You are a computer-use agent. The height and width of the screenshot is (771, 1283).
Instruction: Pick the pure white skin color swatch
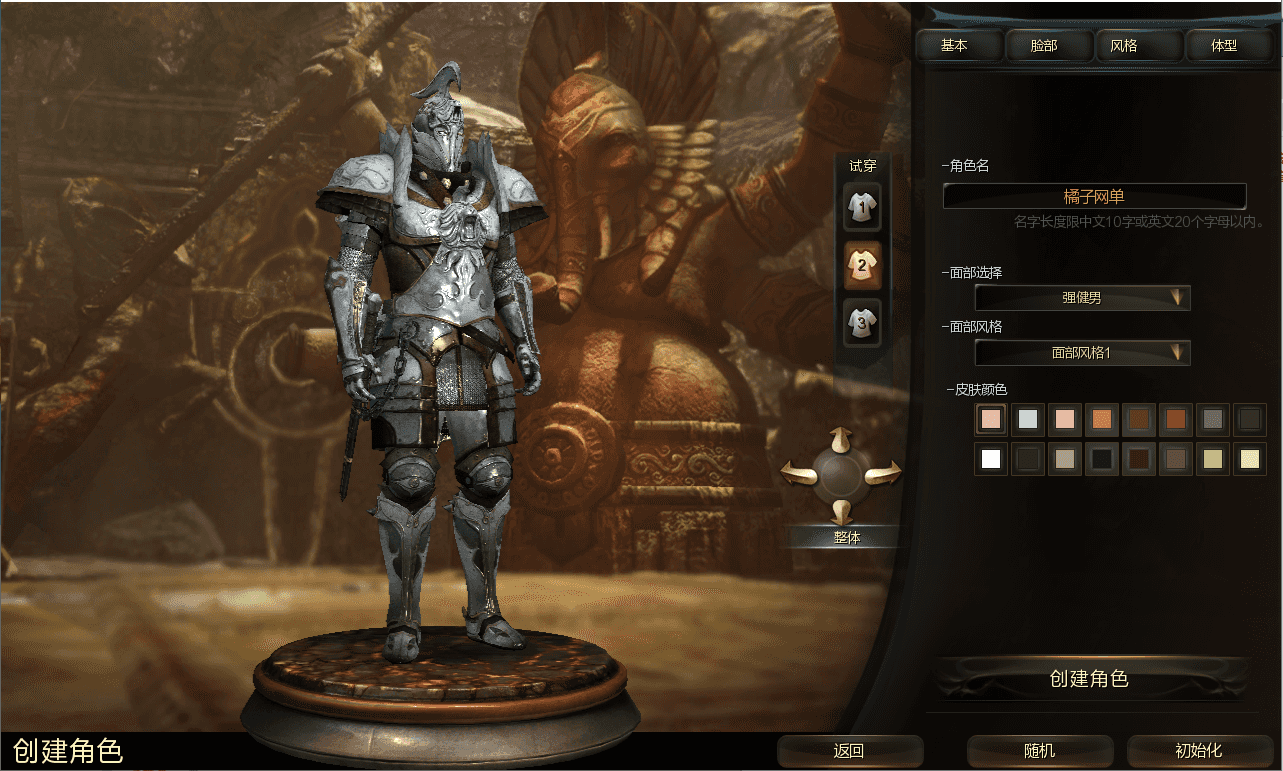pyautogui.click(x=991, y=460)
